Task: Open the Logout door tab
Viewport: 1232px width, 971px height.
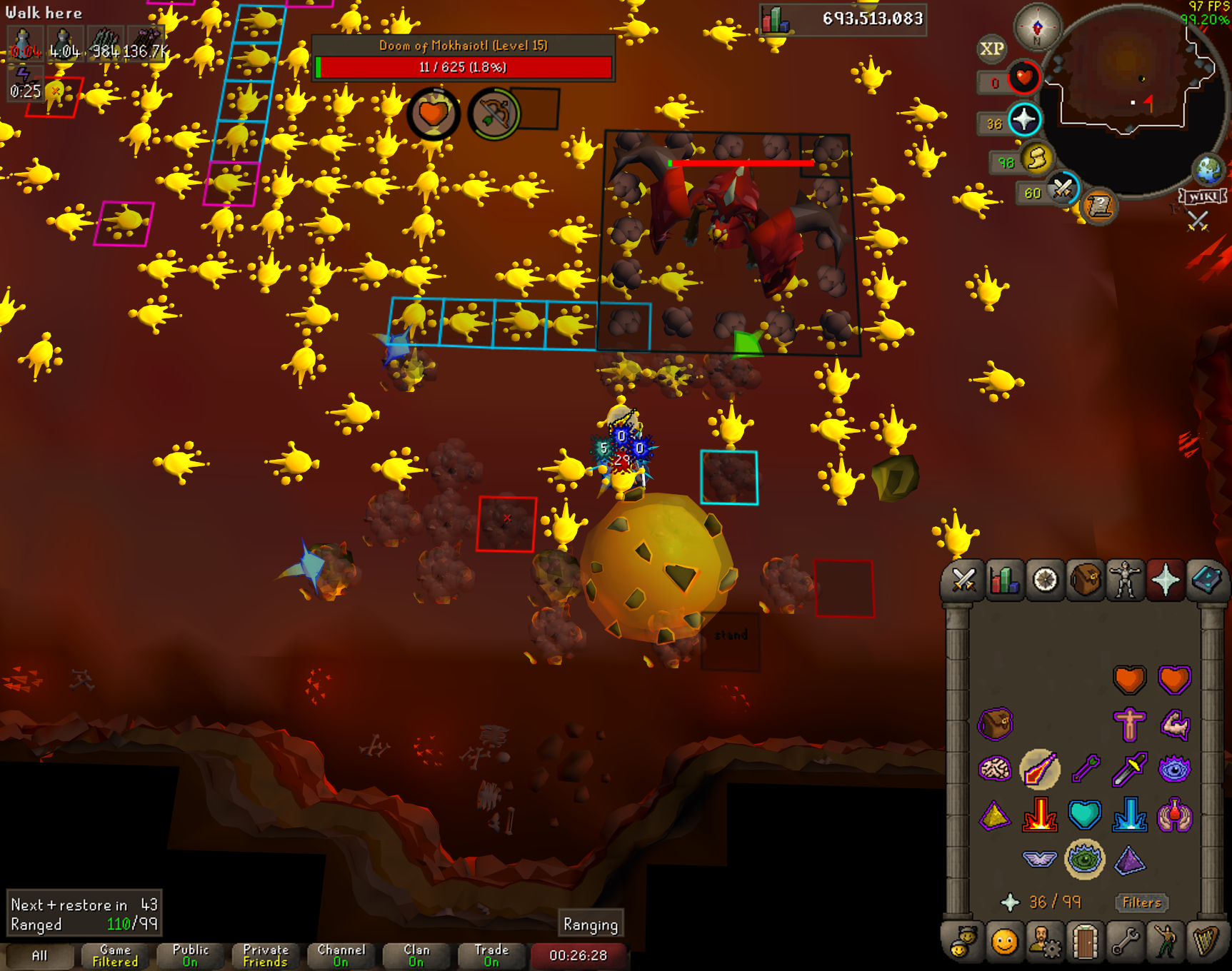Action: point(1085,942)
